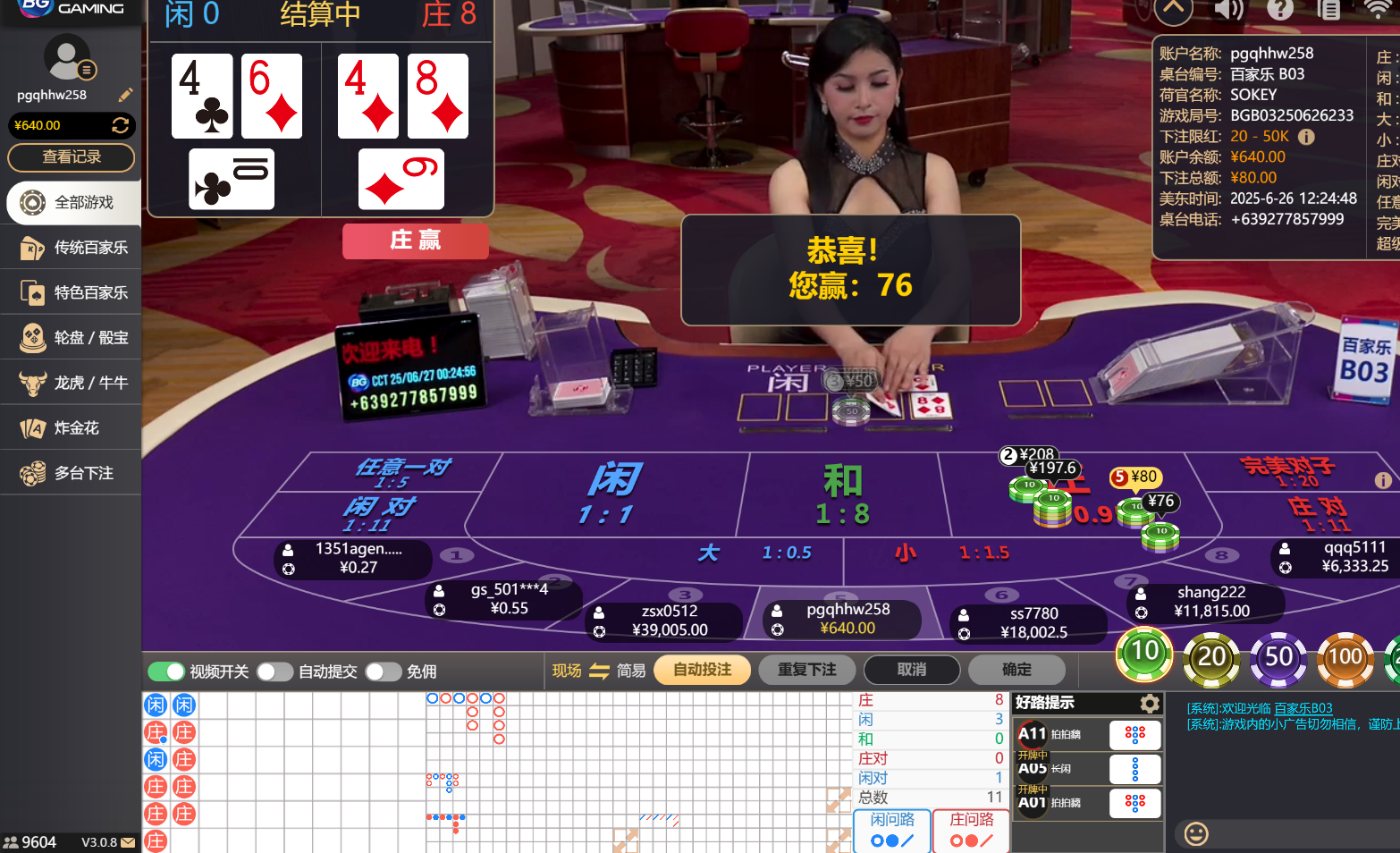
Task: Toggle 视频开关 off
Action: point(166,671)
